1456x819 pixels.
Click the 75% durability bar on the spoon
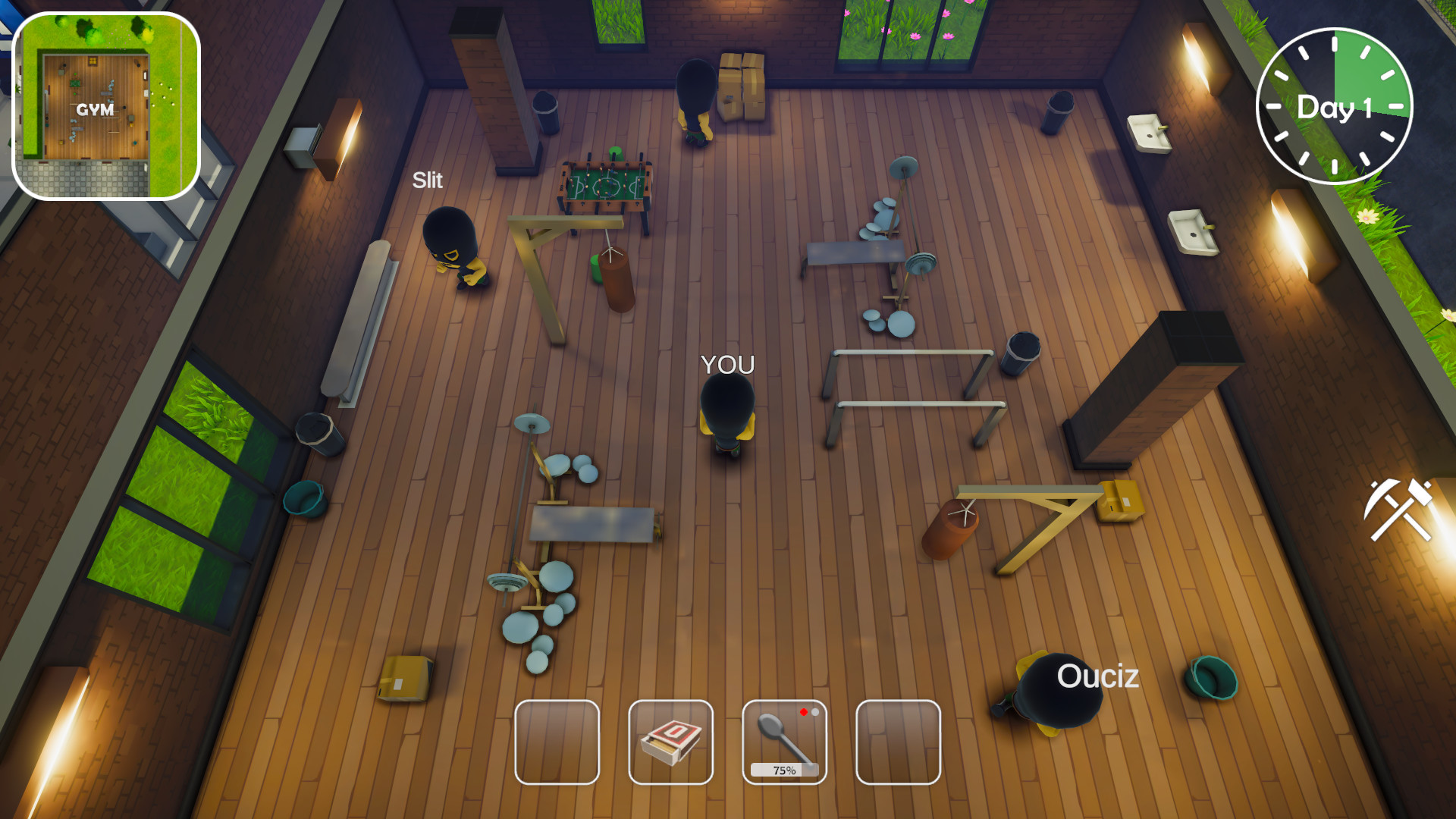click(x=783, y=770)
